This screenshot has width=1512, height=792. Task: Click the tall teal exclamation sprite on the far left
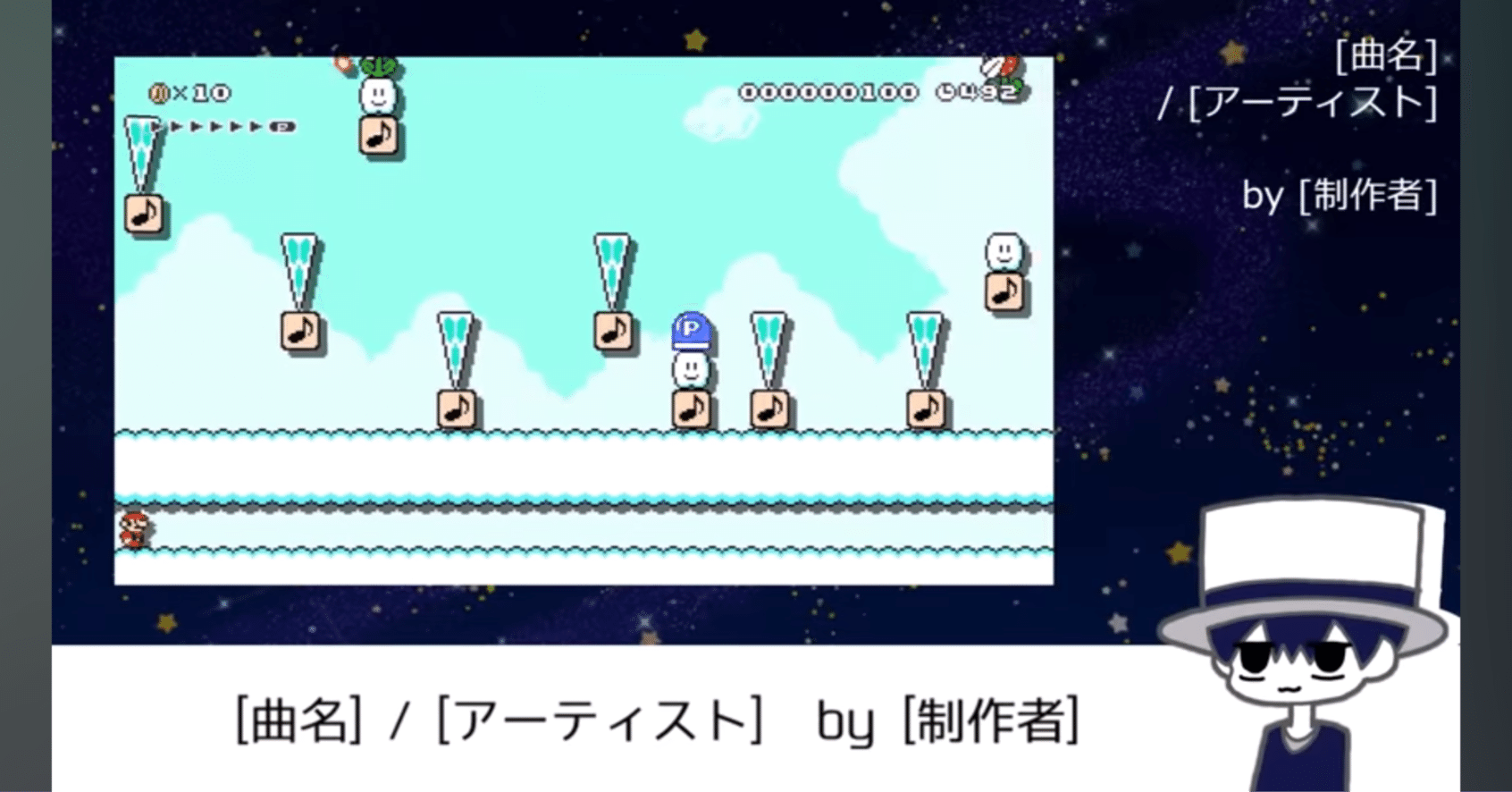pos(141,152)
